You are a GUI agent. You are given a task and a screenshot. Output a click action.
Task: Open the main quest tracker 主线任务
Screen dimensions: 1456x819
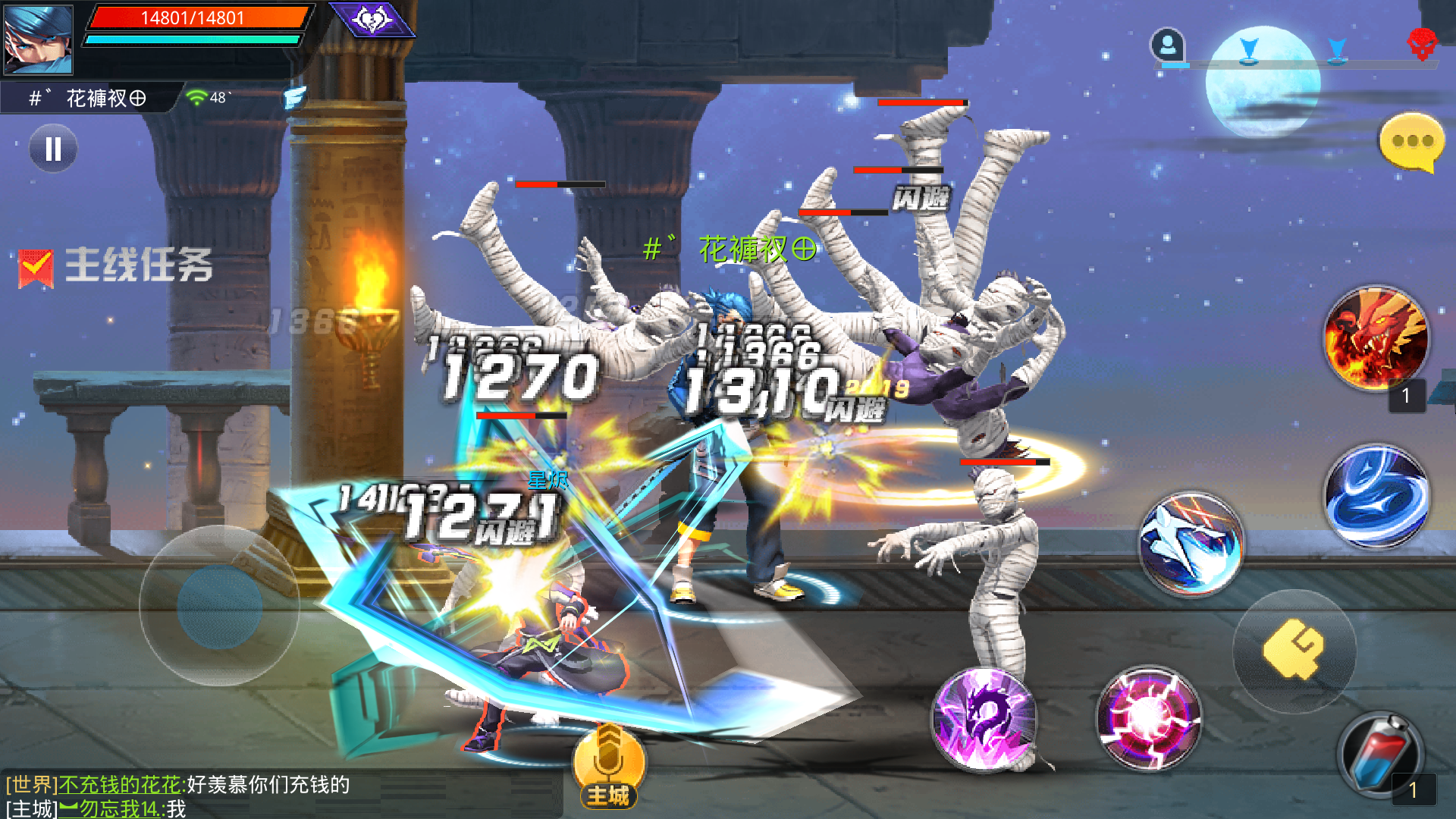tap(116, 266)
